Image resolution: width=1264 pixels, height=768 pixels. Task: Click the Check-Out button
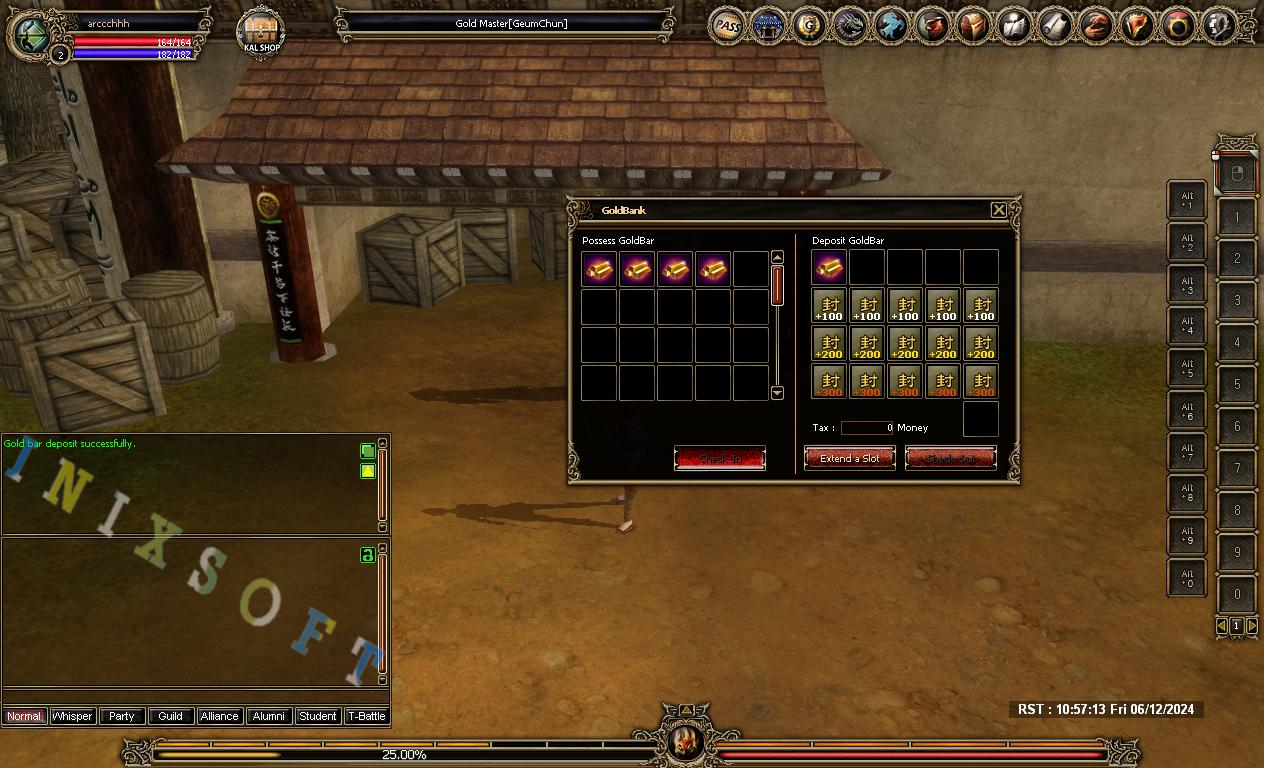tap(951, 459)
